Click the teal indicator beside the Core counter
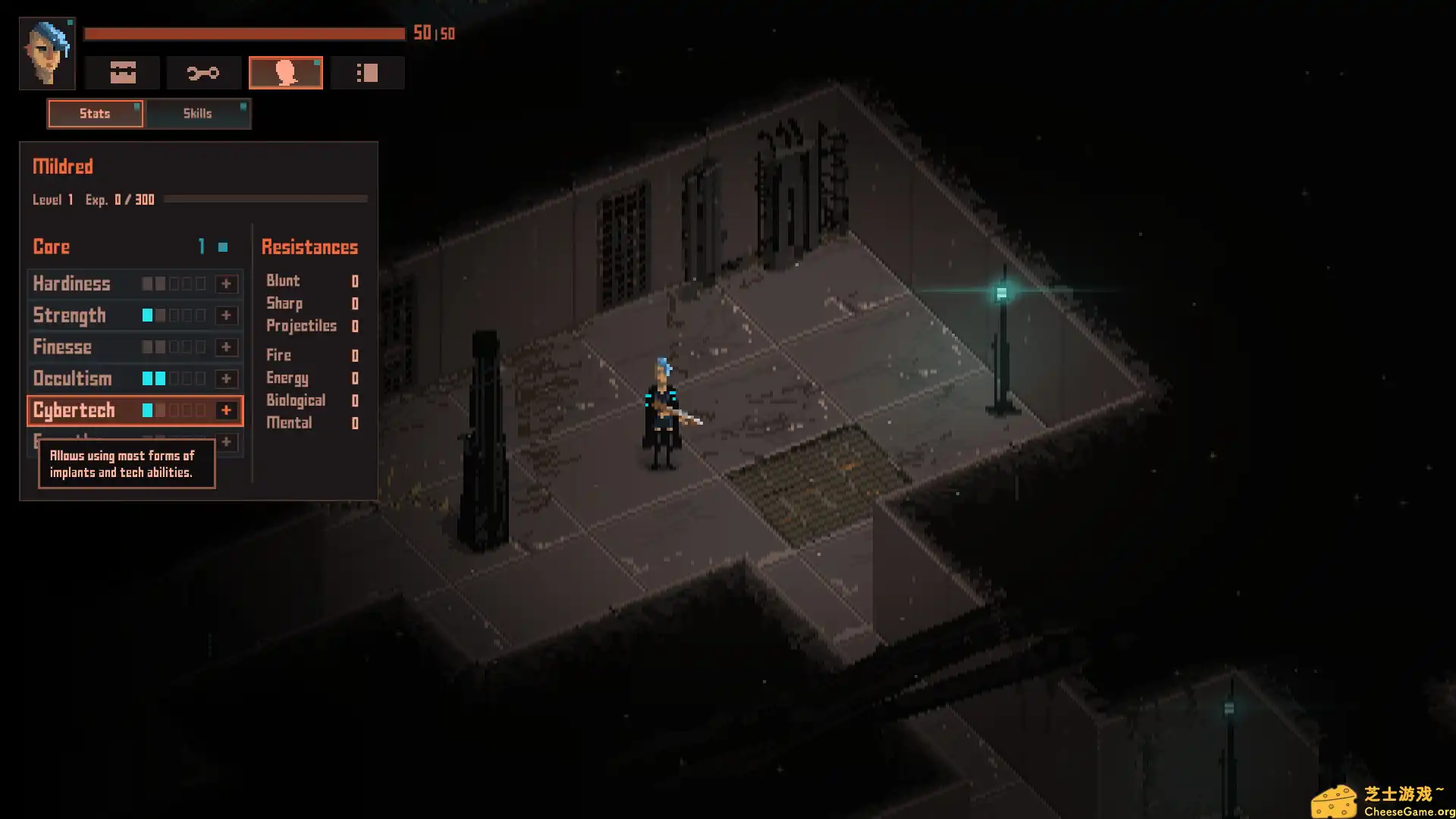Screen dimensions: 1456x819 (221, 246)
